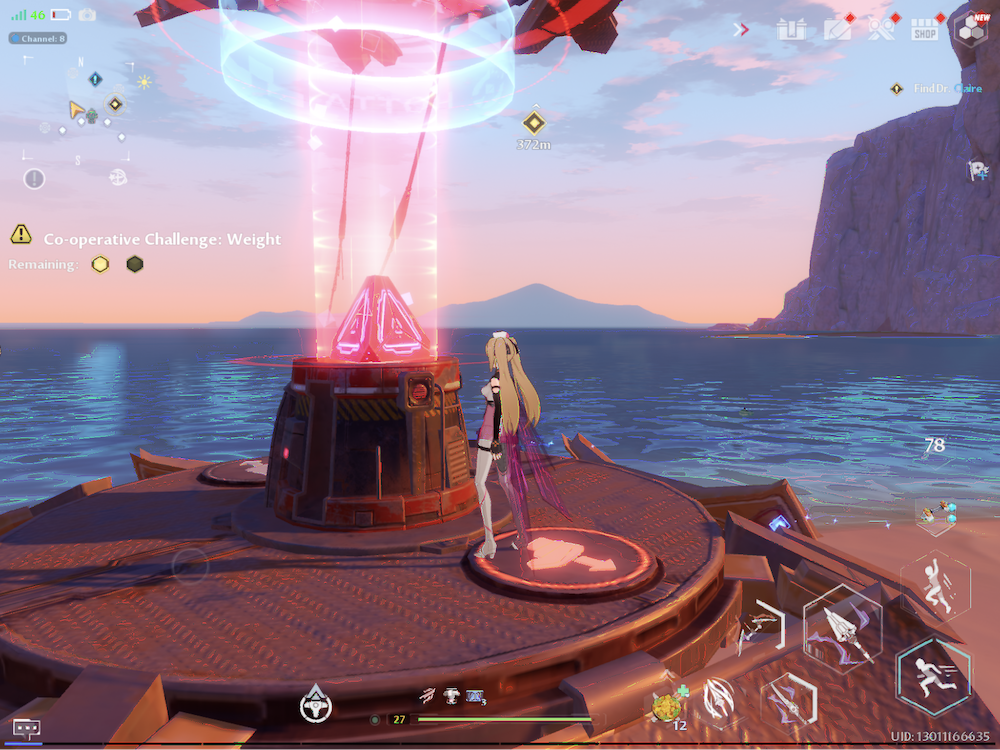Expand the red double-arrow toggle

click(741, 29)
